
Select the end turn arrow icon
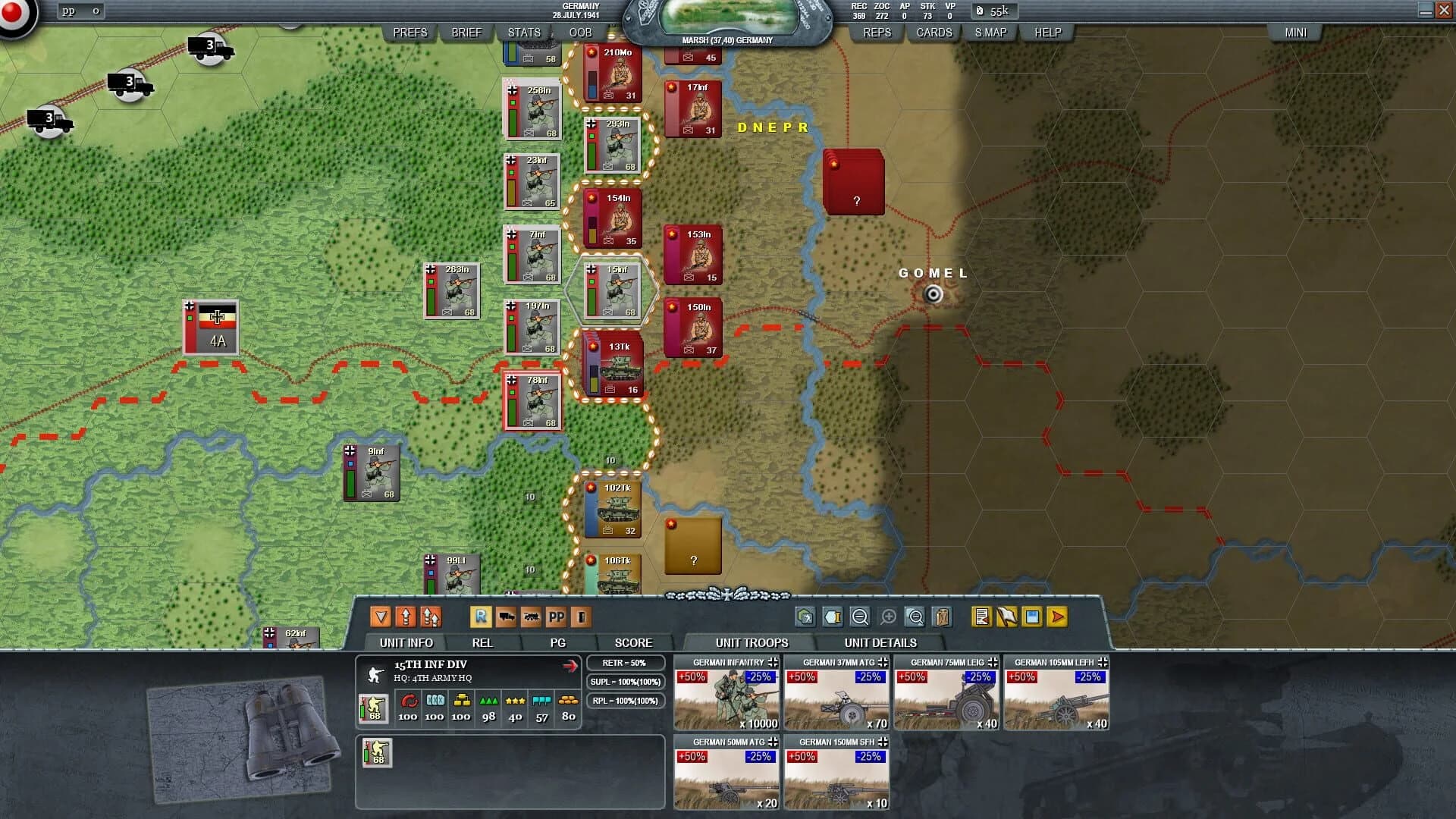coord(1056,617)
